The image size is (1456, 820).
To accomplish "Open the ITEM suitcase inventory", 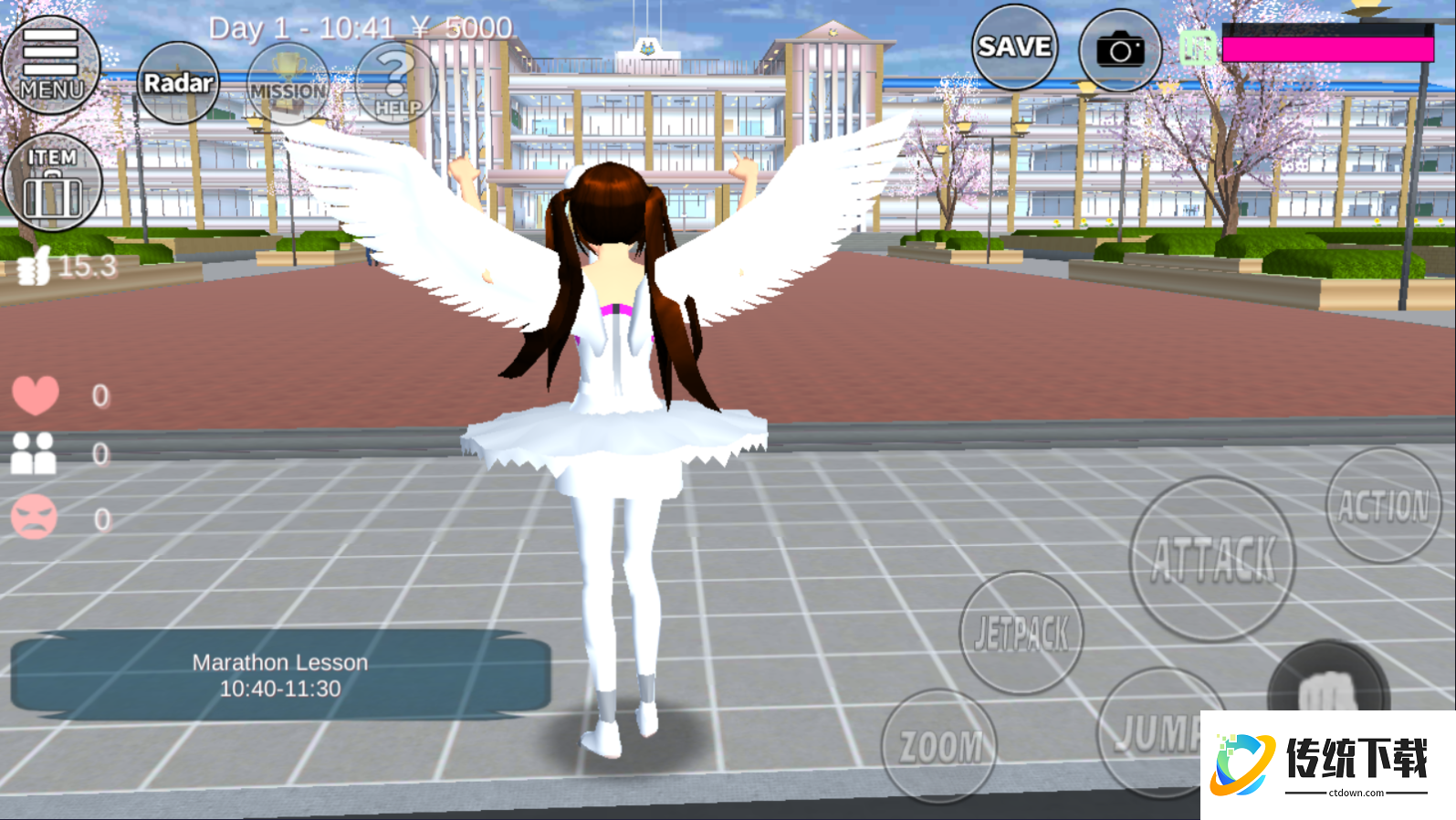I will [53, 183].
